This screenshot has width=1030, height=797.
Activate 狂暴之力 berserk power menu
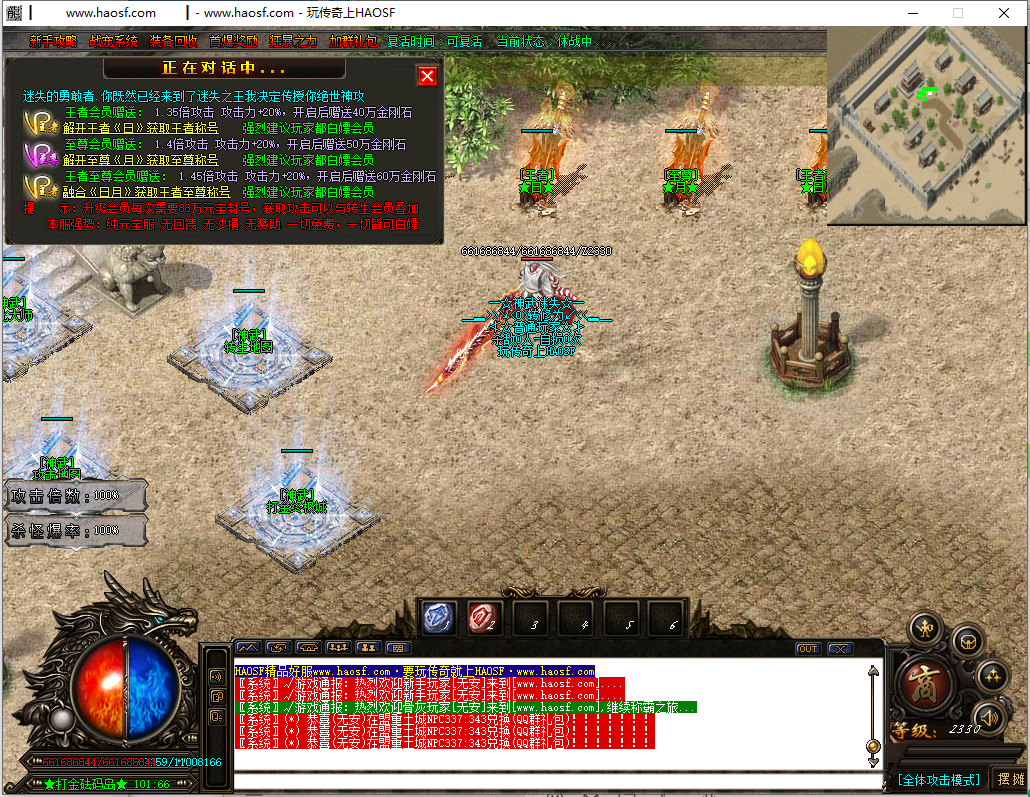(x=293, y=41)
